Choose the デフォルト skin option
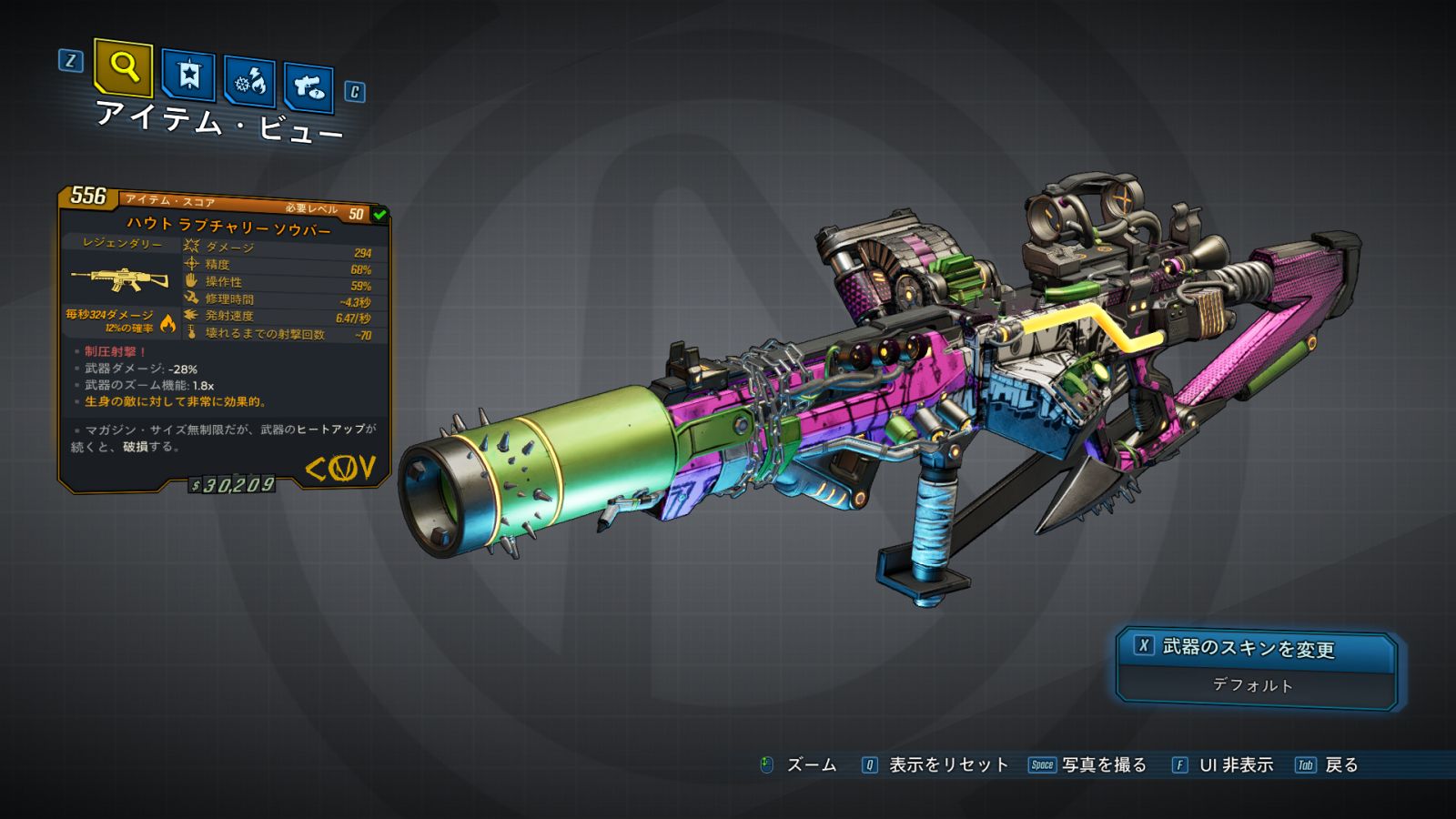 pos(1253,685)
